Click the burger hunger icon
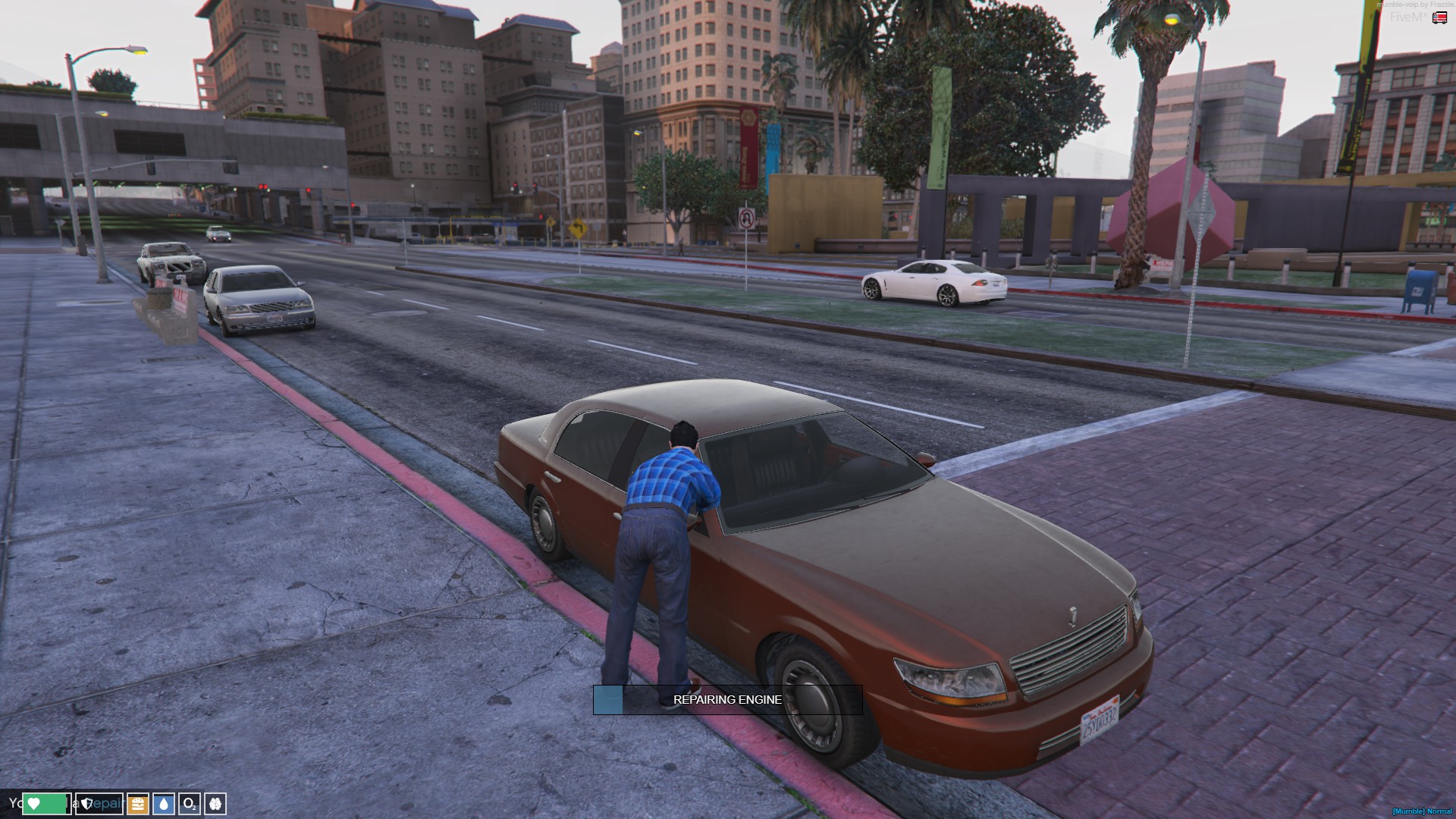The width and height of the screenshot is (1456, 819). coord(138,803)
